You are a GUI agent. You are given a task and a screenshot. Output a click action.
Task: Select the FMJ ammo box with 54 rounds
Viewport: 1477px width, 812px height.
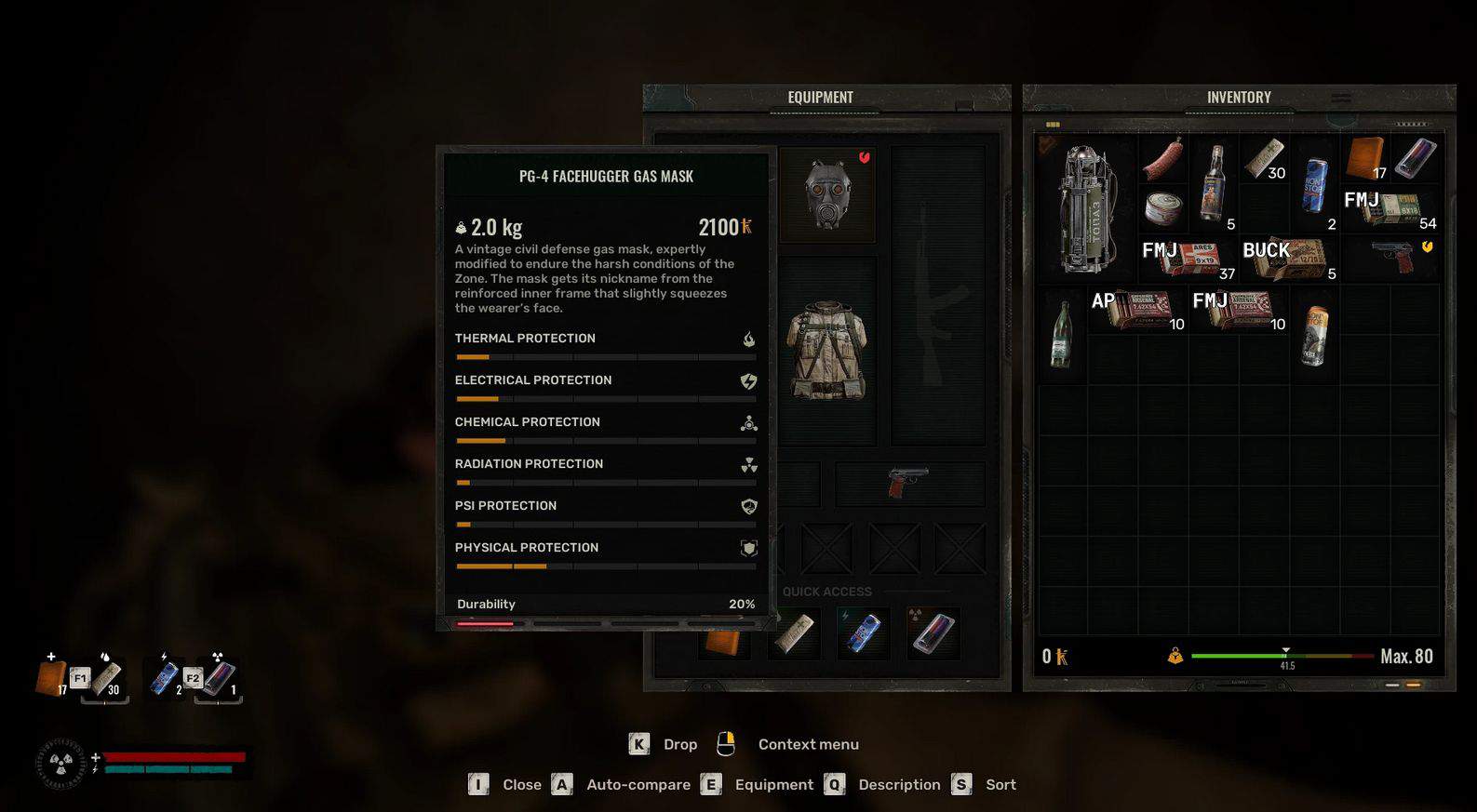(1390, 208)
